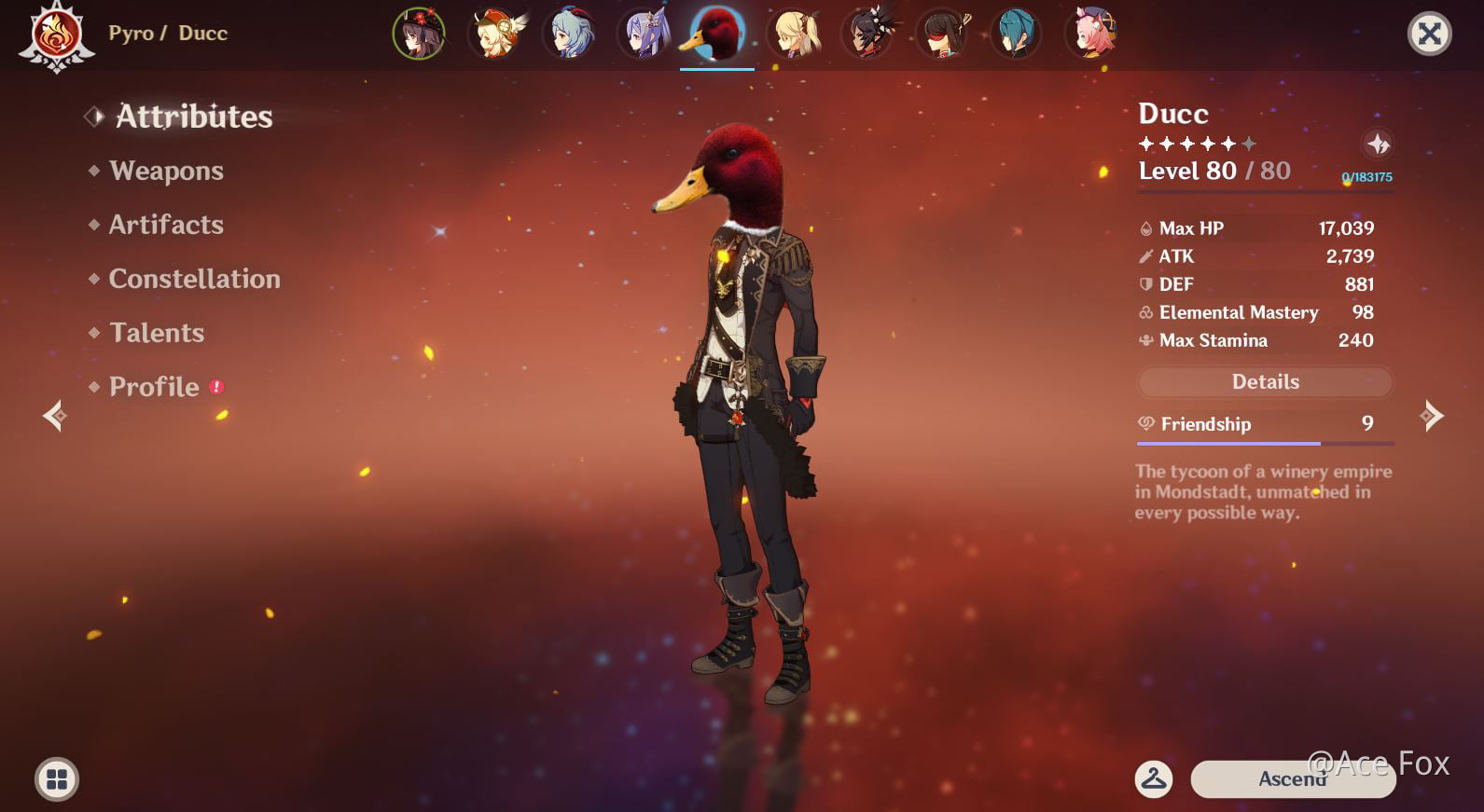The height and width of the screenshot is (812, 1484).
Task: Open the outfit hanger icon
Action: click(x=1154, y=778)
